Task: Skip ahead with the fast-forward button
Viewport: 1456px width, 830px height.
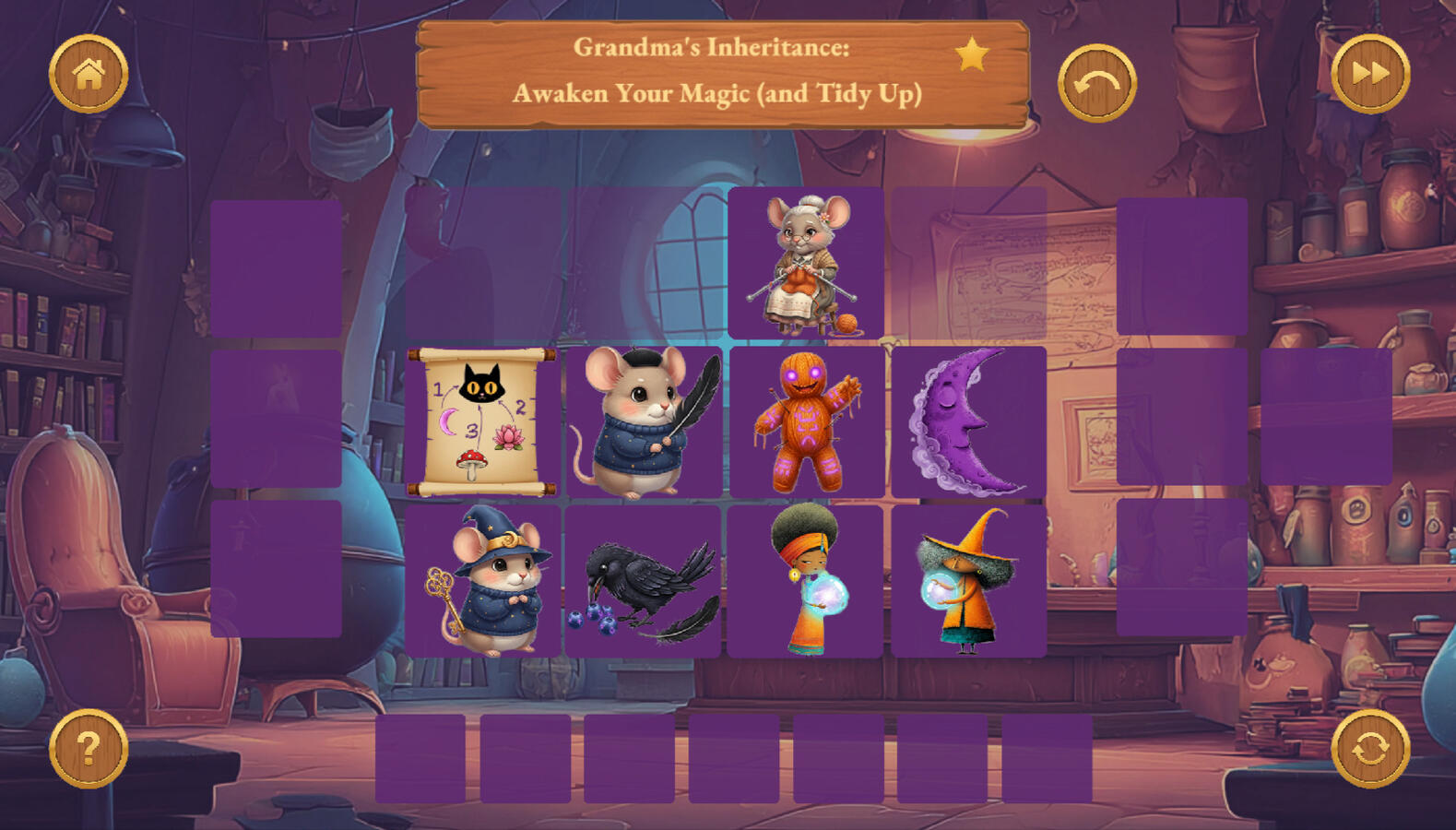Action: pyautogui.click(x=1369, y=74)
